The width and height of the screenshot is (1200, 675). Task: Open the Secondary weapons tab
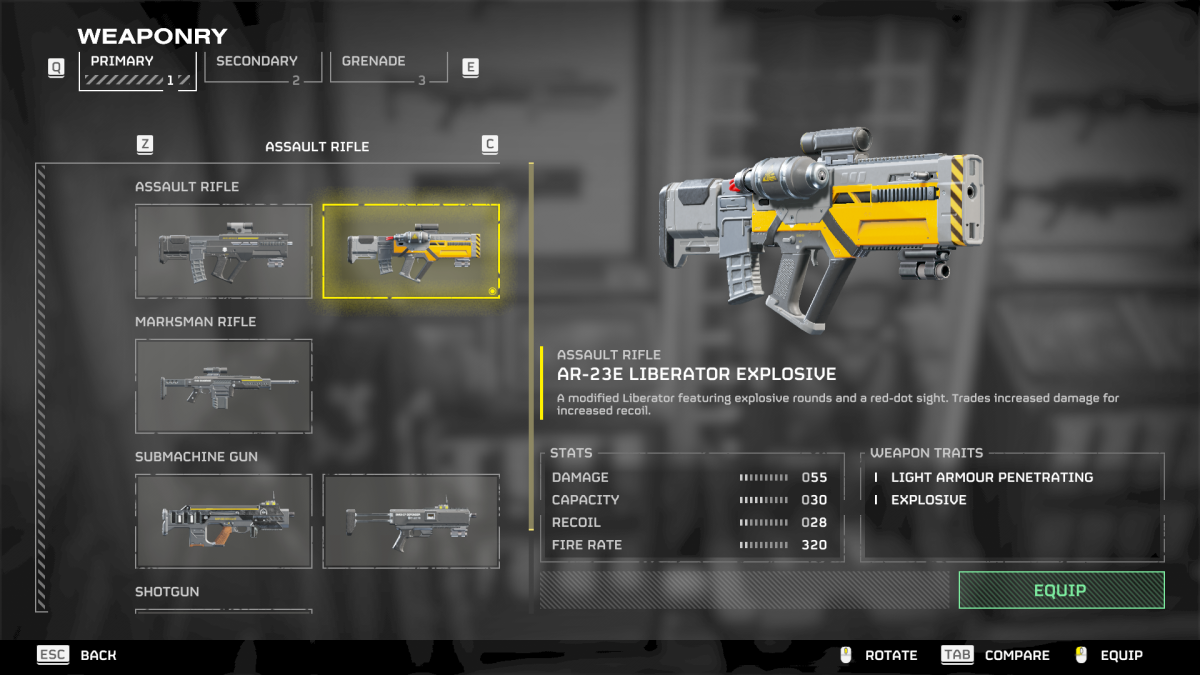tap(262, 67)
